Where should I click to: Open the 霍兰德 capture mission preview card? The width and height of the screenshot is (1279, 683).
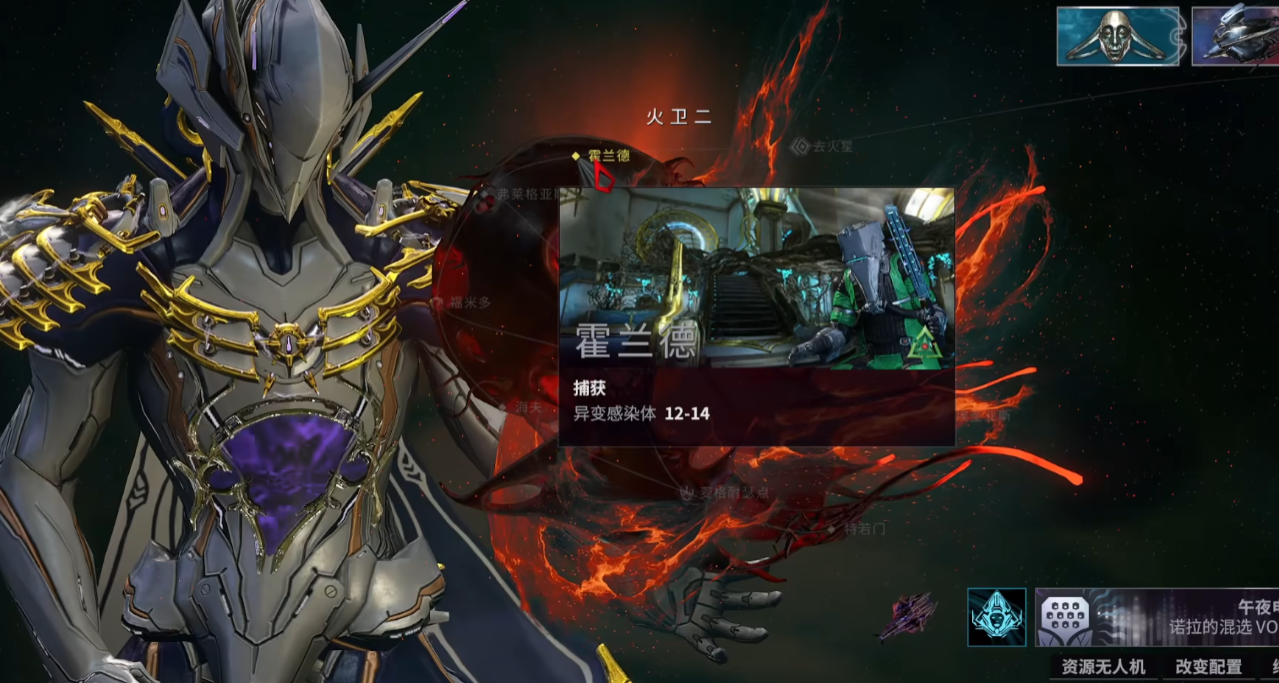pyautogui.click(x=756, y=316)
